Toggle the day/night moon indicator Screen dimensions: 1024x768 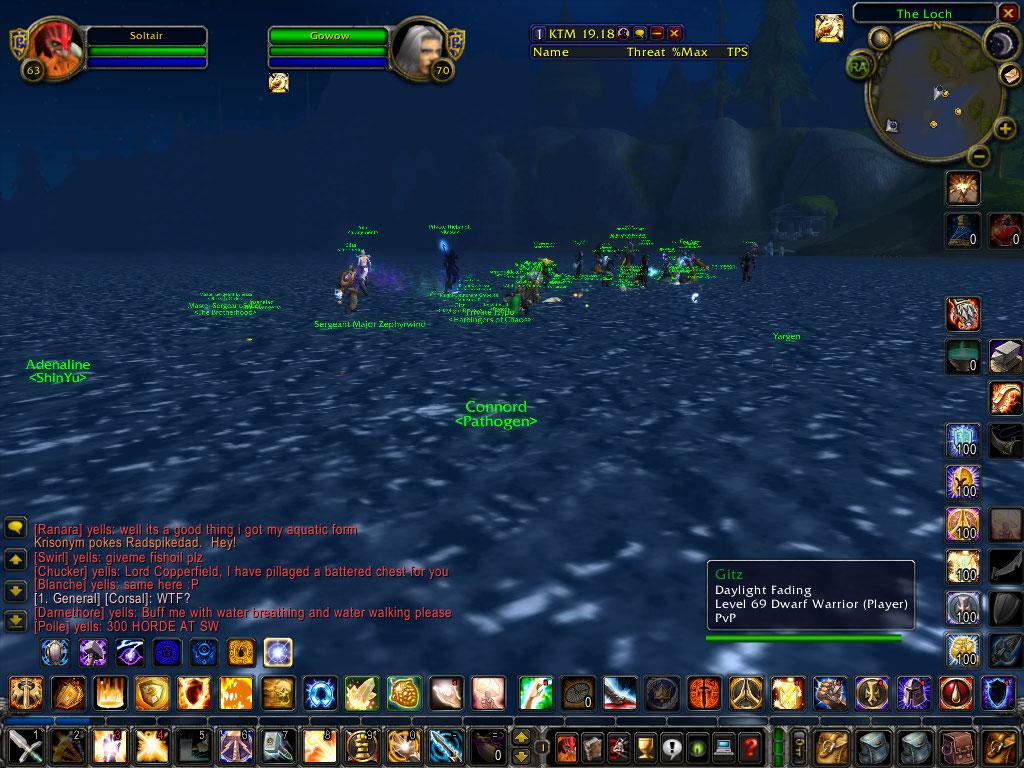click(998, 43)
